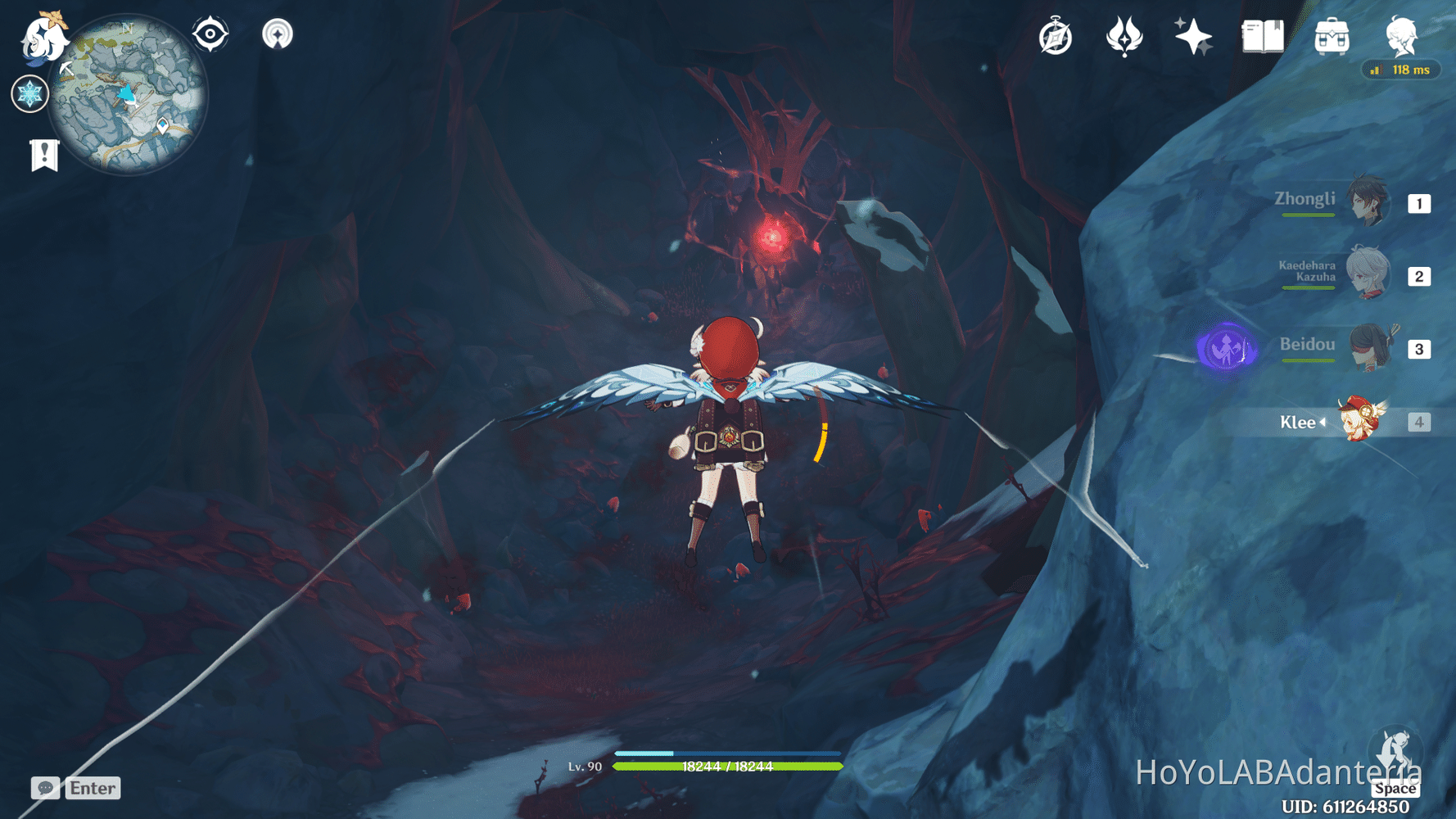Screen dimensions: 1456x819
Task: Click the Sheer Cold snowflake icon
Action: click(29, 93)
